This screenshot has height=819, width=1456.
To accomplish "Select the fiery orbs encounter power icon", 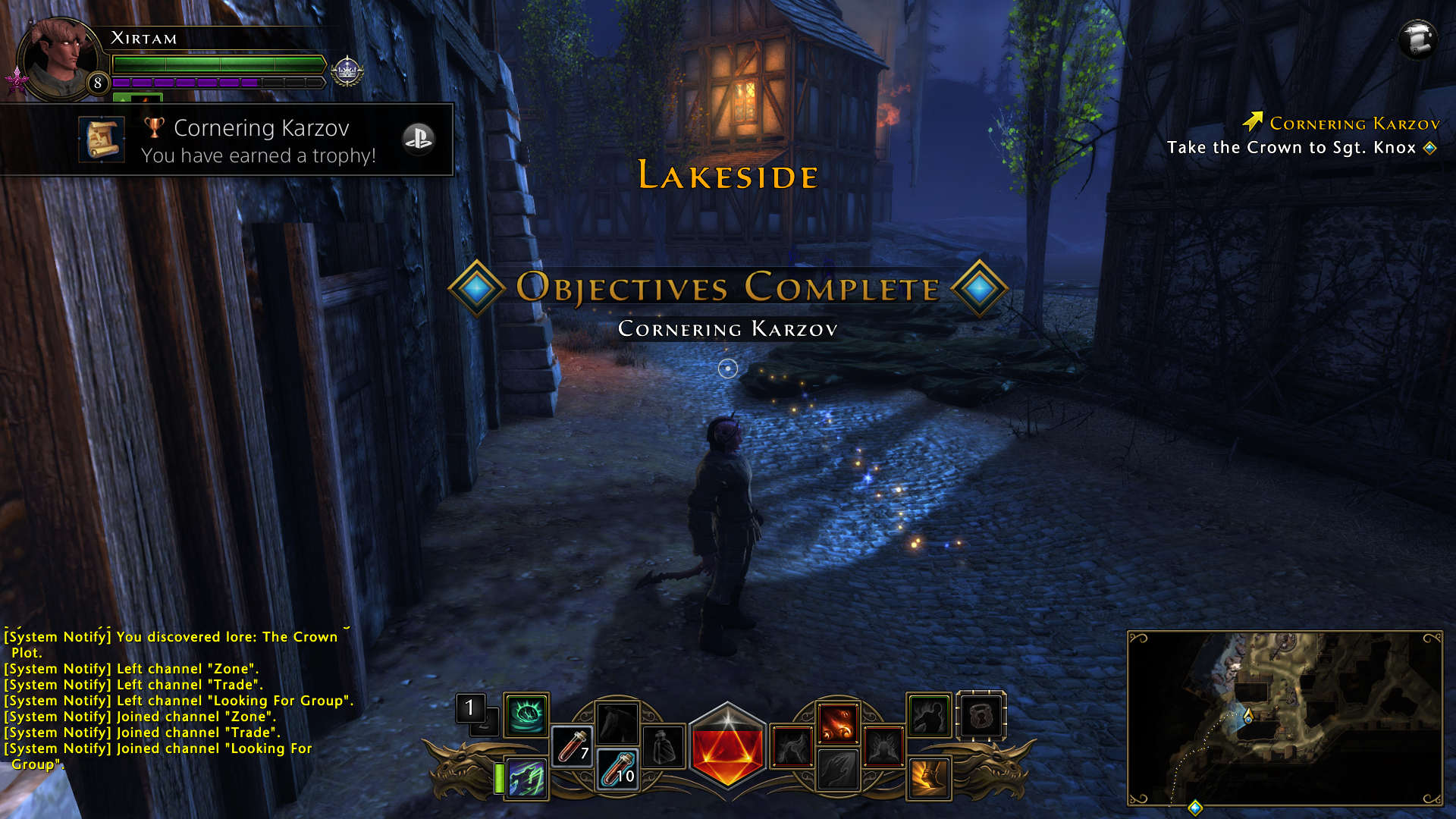I will 839,724.
